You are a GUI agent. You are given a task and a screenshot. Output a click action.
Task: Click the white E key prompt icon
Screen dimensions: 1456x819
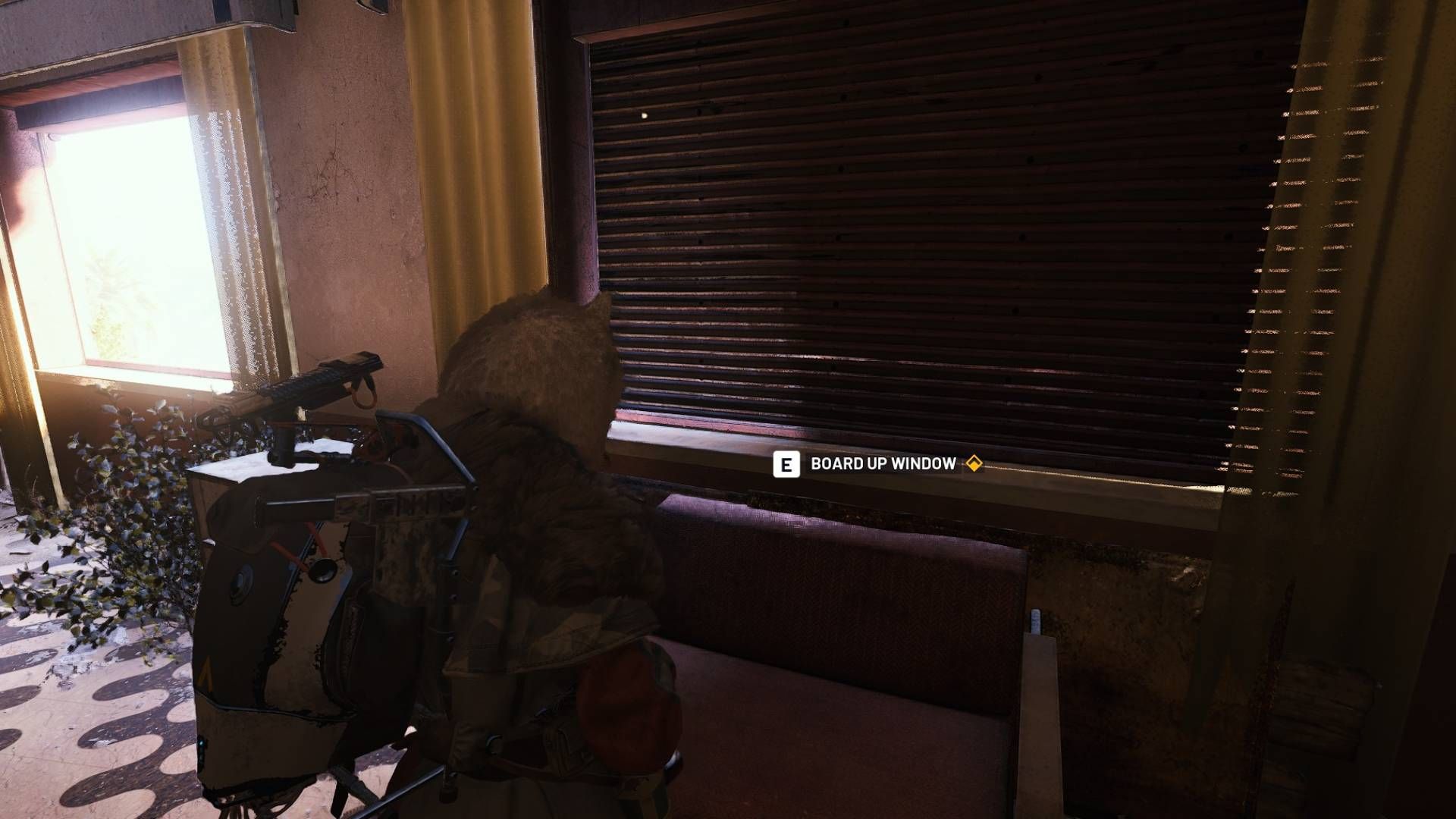click(x=789, y=465)
